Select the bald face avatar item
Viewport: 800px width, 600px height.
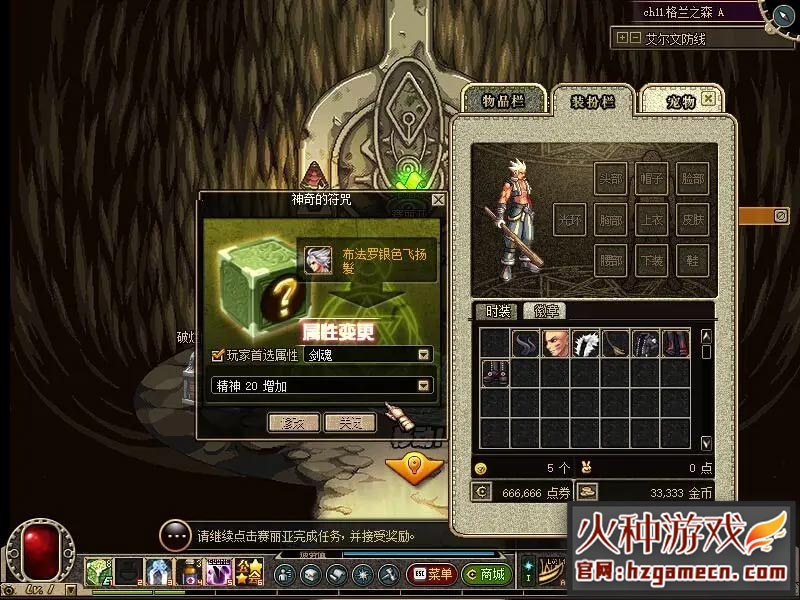pos(556,343)
